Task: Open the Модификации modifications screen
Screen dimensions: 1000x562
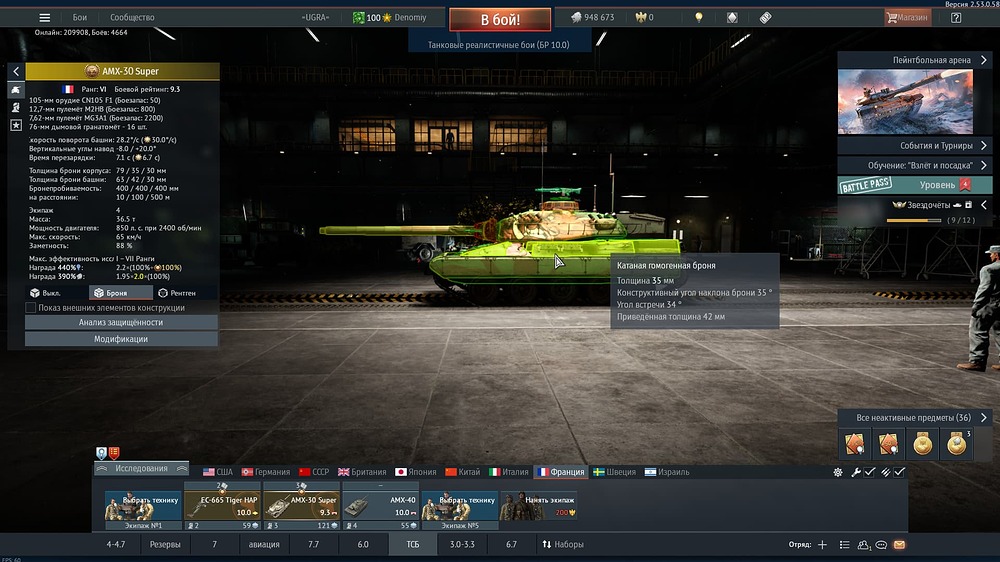Action: click(120, 339)
